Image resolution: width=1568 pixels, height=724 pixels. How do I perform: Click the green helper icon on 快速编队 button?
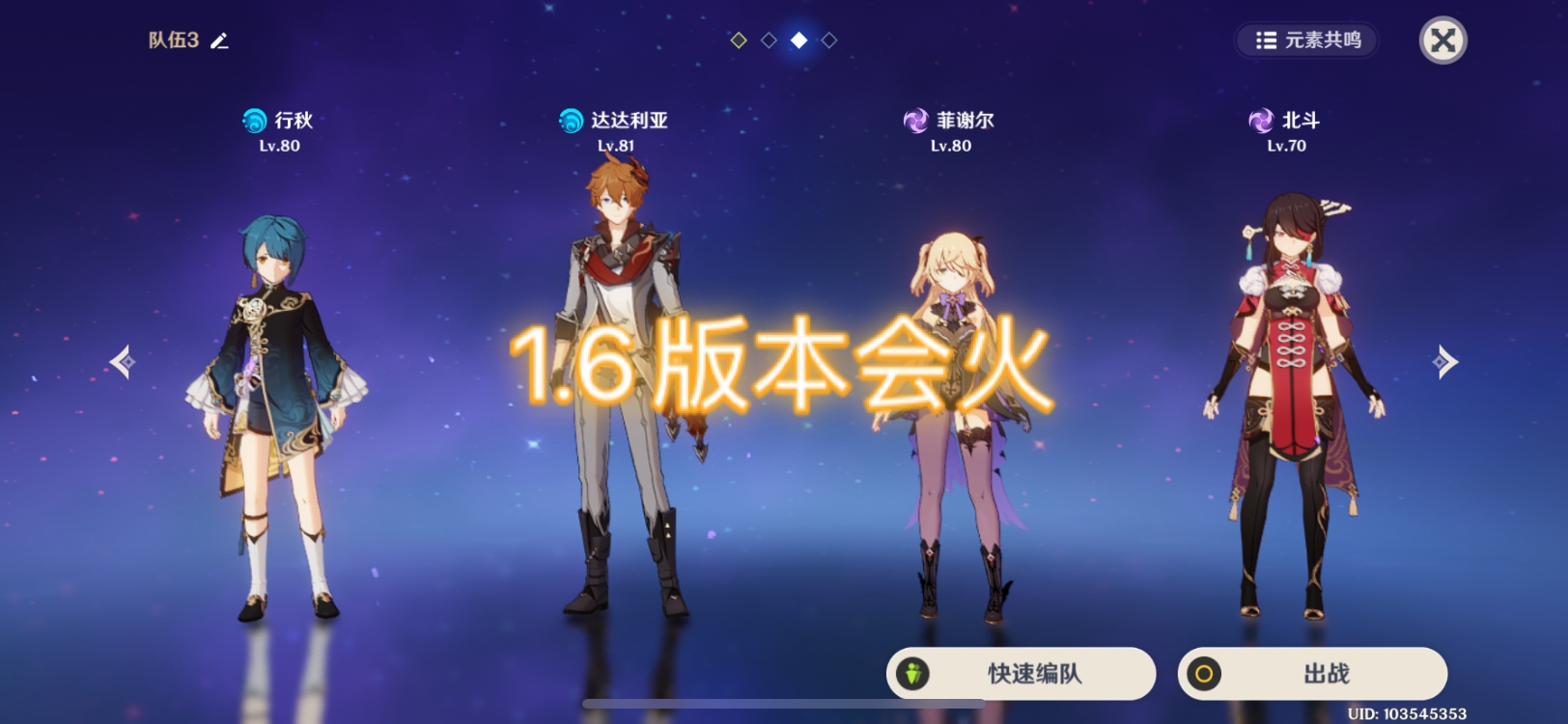pos(912,673)
